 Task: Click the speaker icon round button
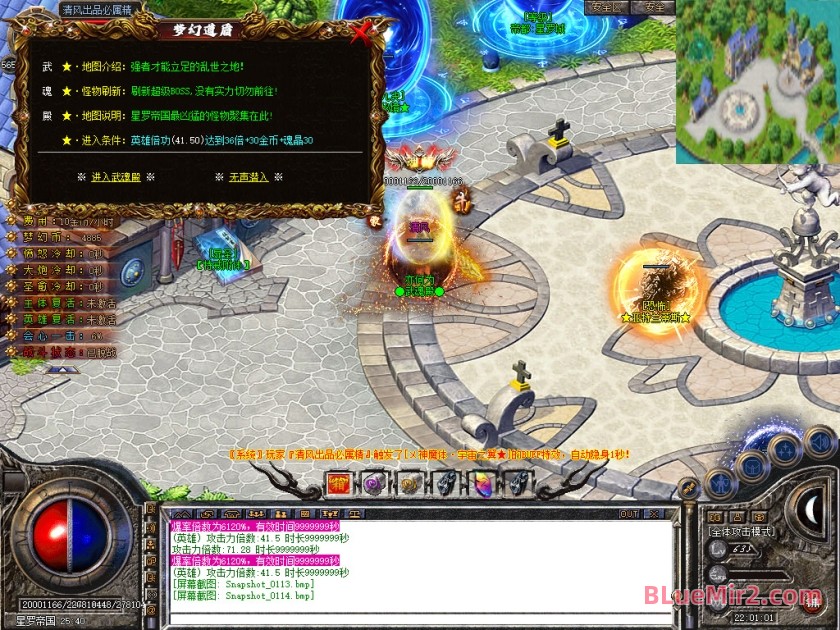point(819,441)
